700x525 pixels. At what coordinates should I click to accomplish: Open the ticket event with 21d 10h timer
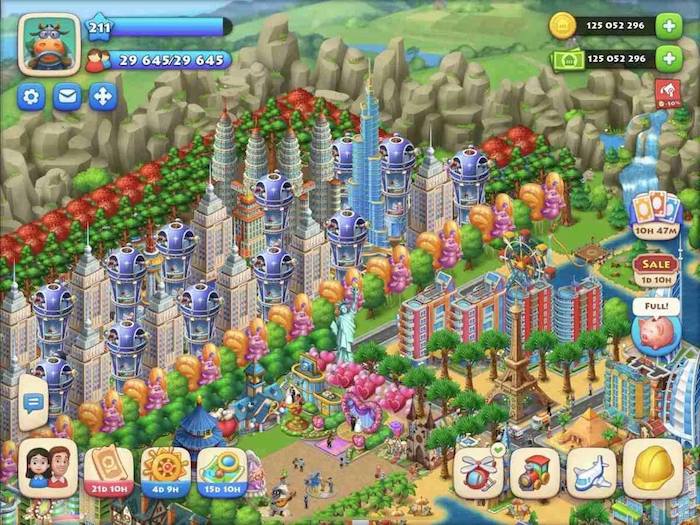109,469
